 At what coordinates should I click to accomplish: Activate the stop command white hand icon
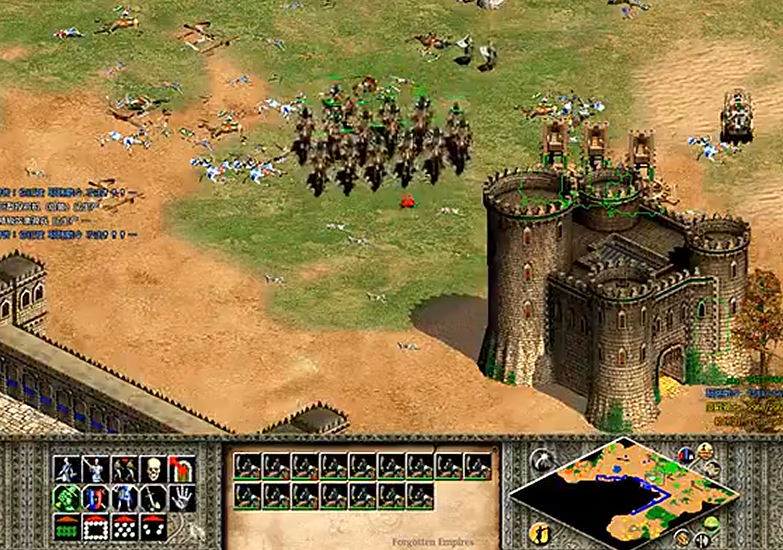pos(182,497)
